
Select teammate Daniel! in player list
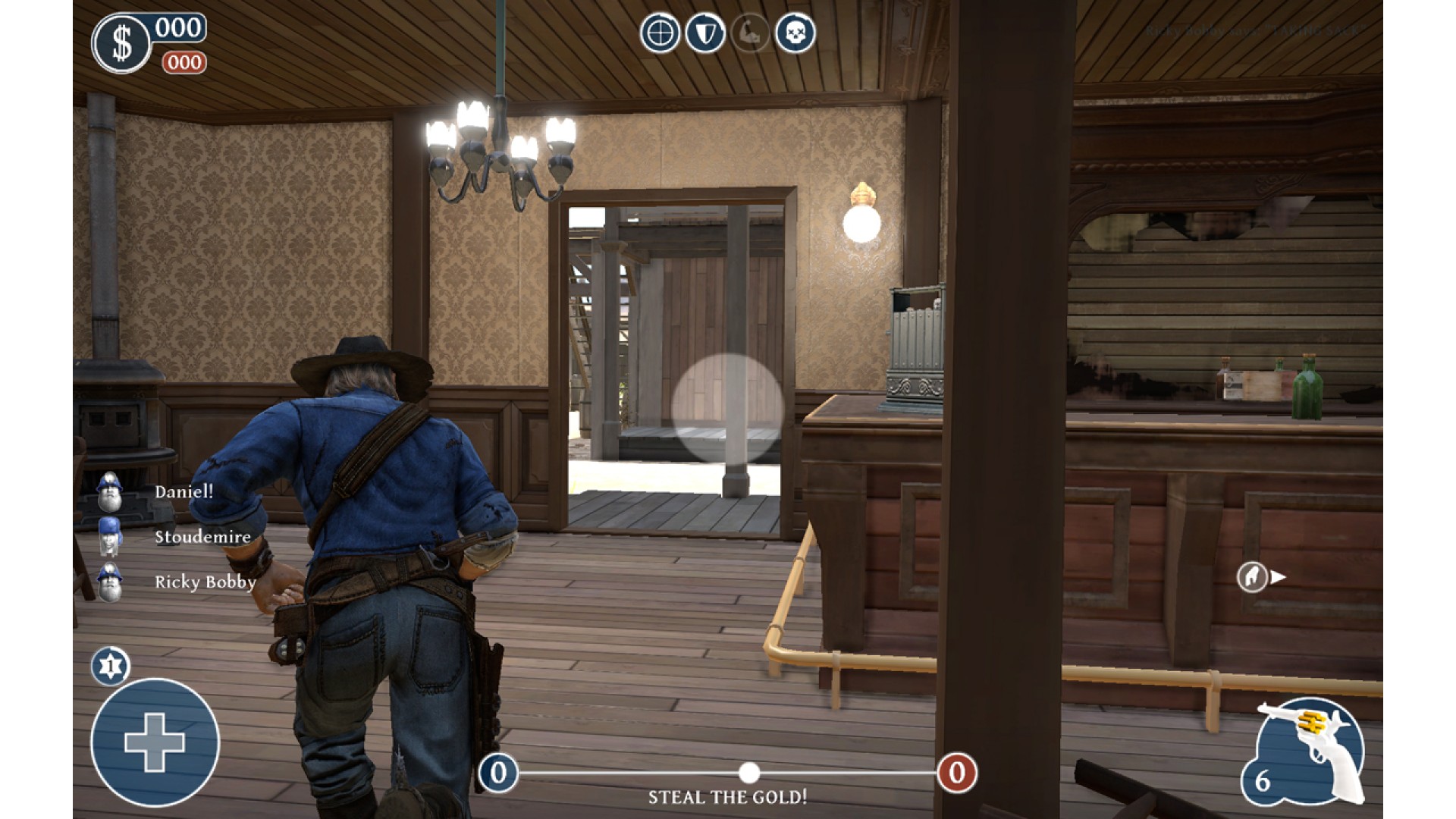click(x=183, y=491)
